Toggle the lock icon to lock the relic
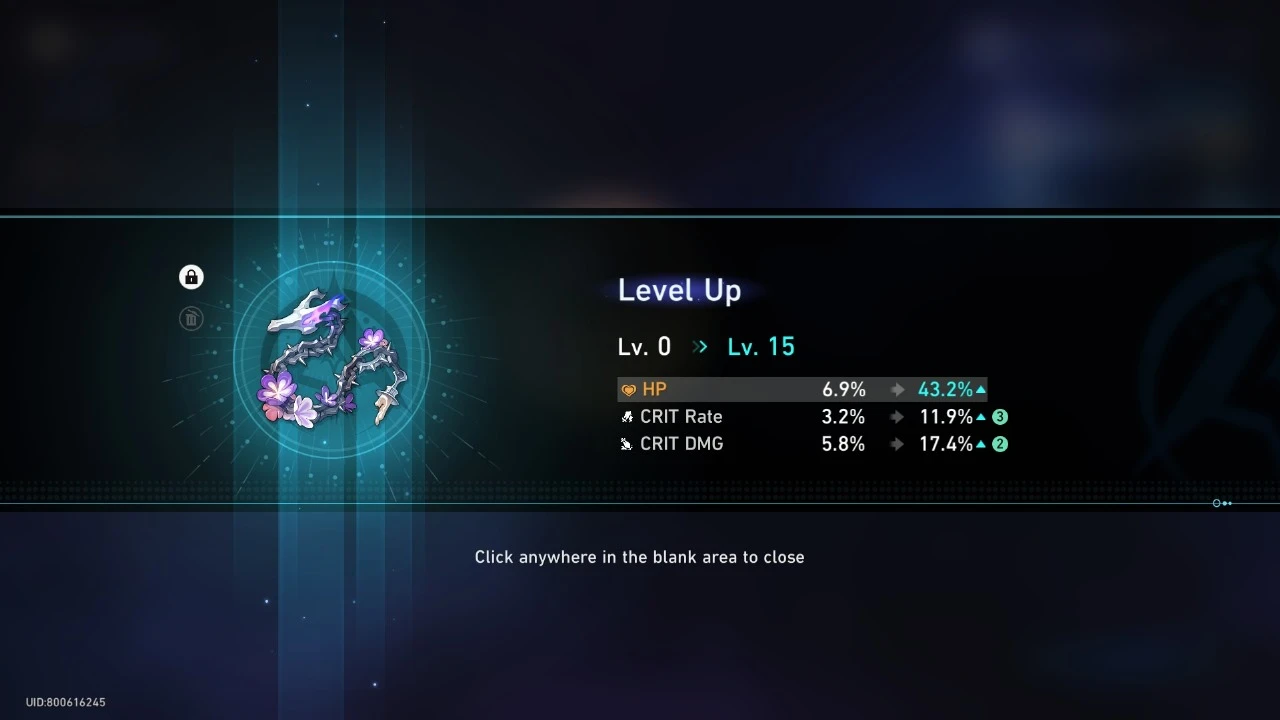1280x720 pixels. point(191,277)
